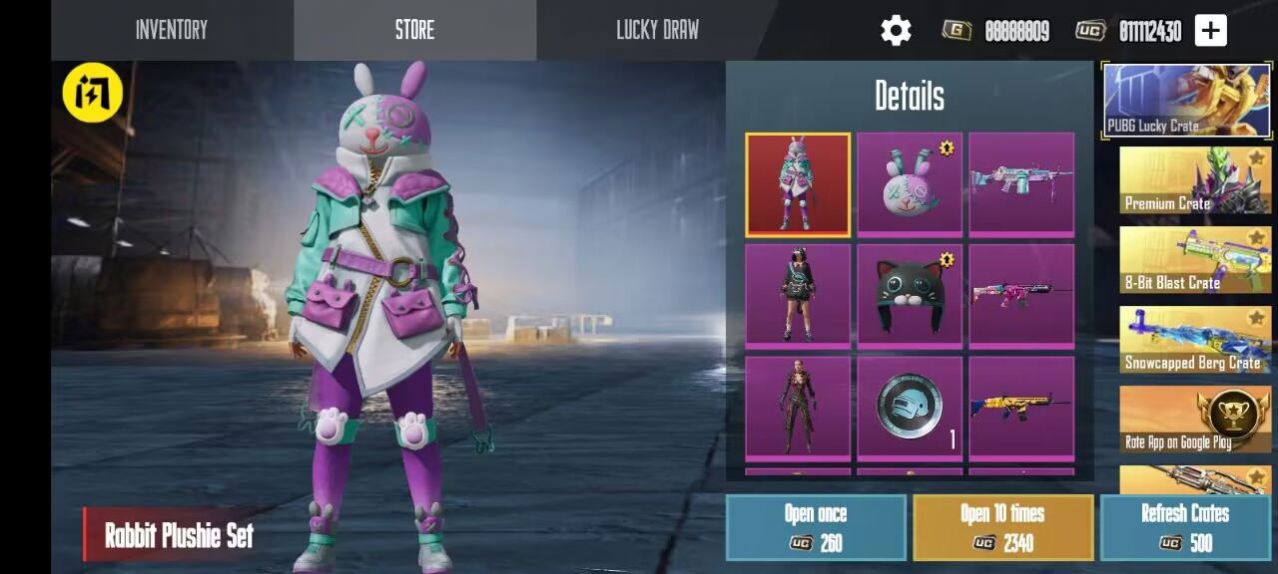Screen dimensions: 1278x574
Task: Open the Lucky Draw tab
Action: (x=657, y=30)
